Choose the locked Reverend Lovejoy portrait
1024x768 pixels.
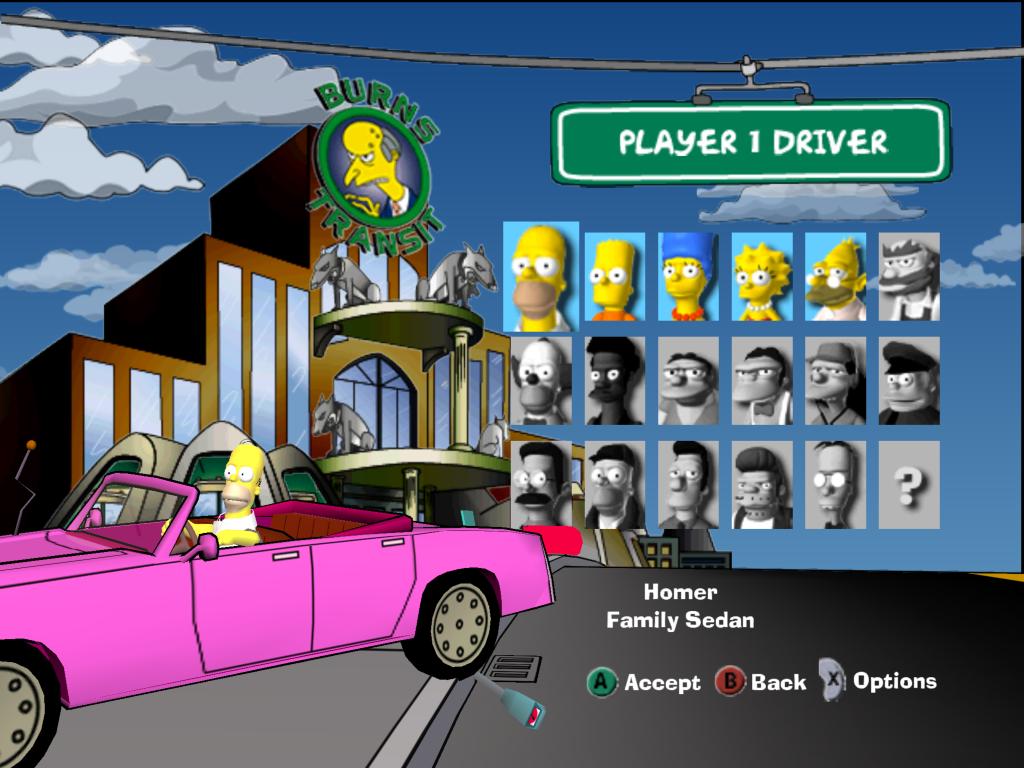point(614,485)
